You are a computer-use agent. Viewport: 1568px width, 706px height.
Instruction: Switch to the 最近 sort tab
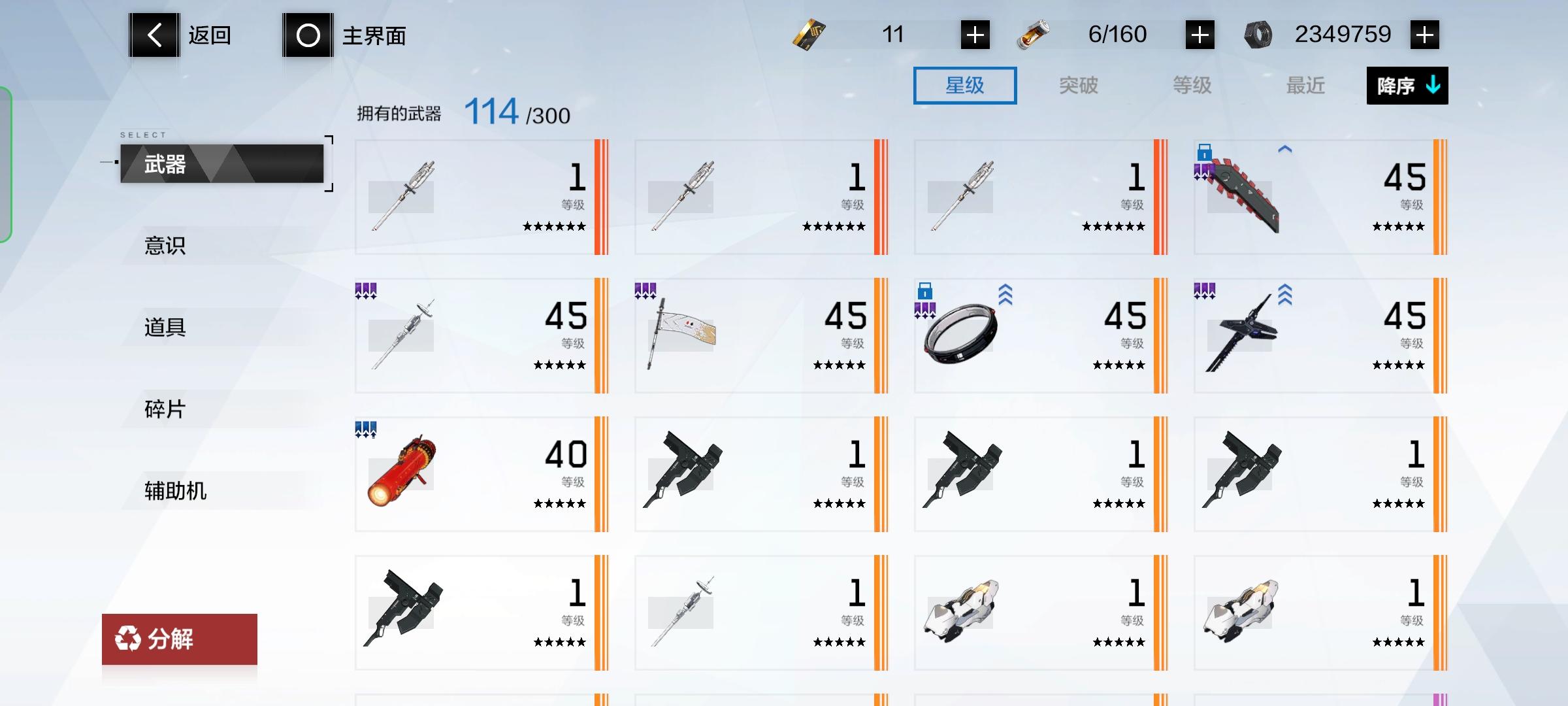(x=1305, y=85)
